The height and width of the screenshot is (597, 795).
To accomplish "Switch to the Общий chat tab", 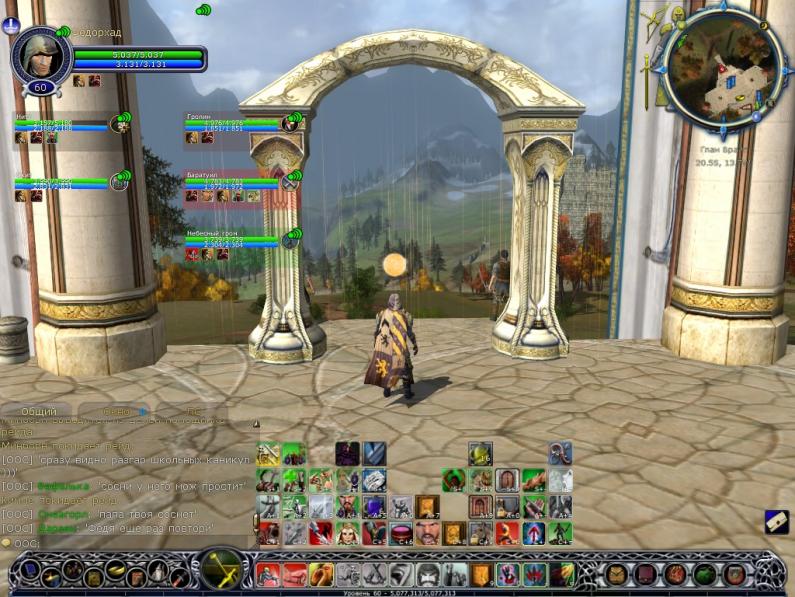I will (x=39, y=411).
